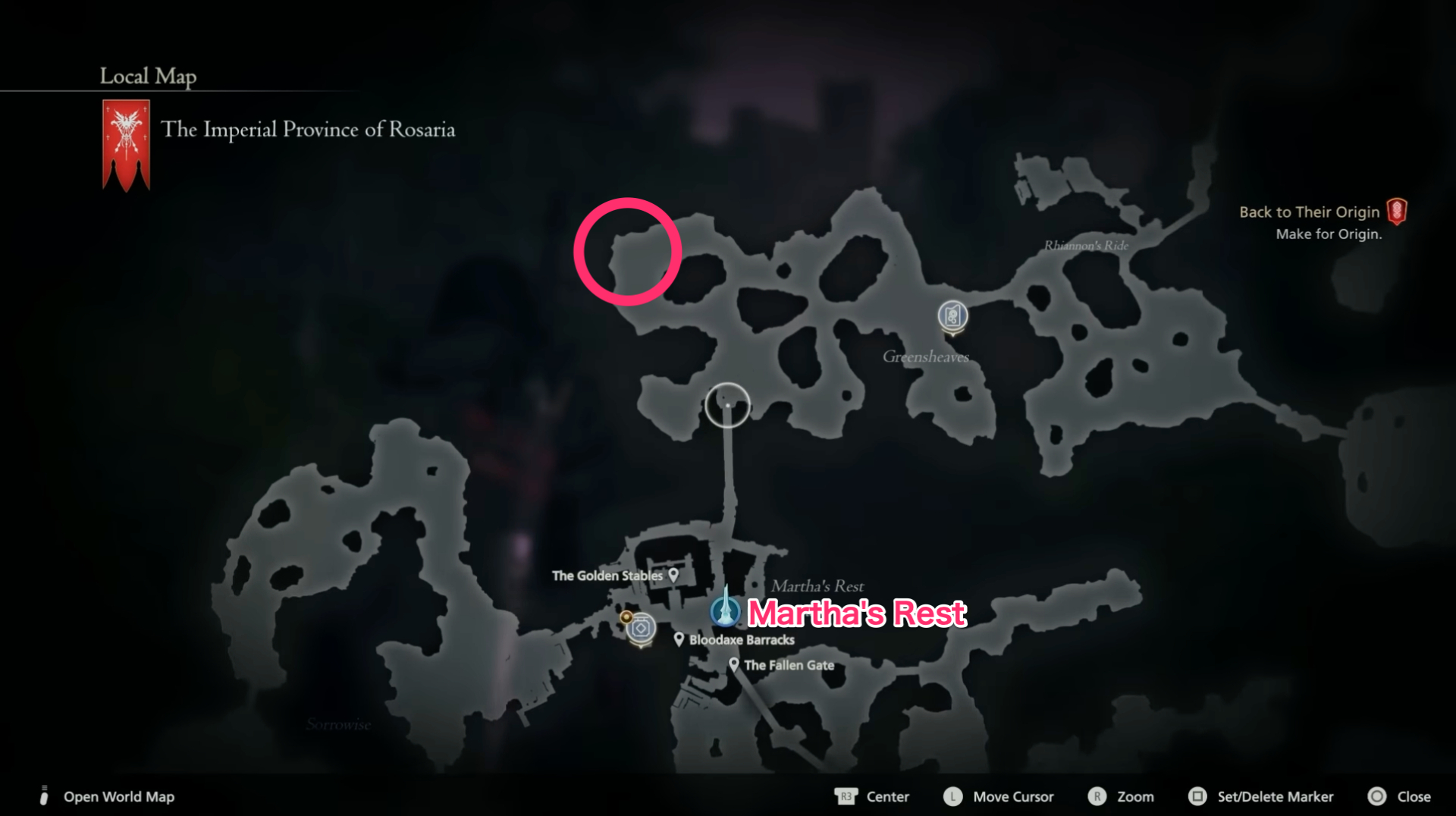Toggle the map cursor circle selection
The image size is (1456, 816).
(x=727, y=406)
